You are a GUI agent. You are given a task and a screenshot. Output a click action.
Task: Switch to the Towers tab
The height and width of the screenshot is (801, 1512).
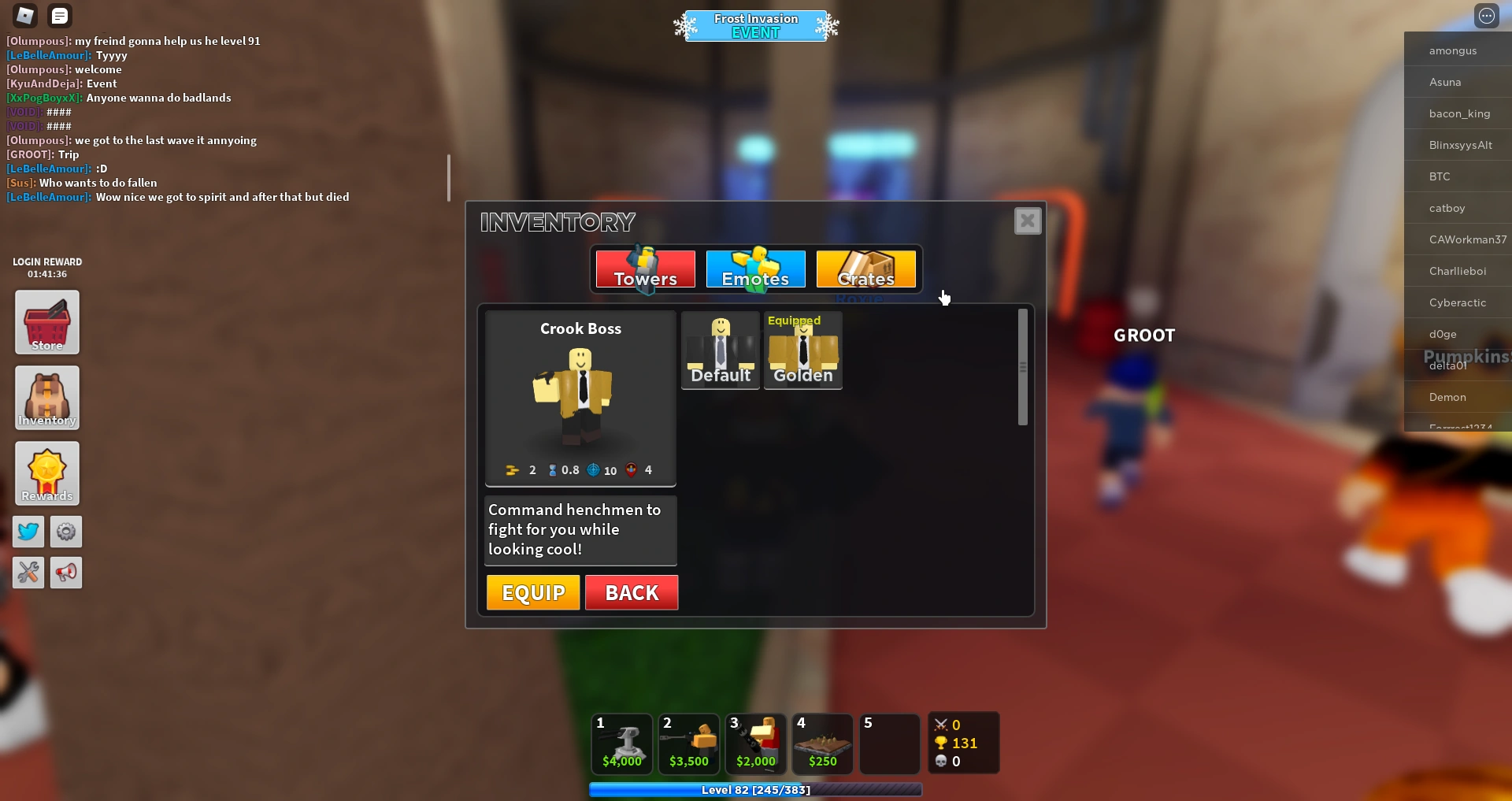(x=643, y=269)
